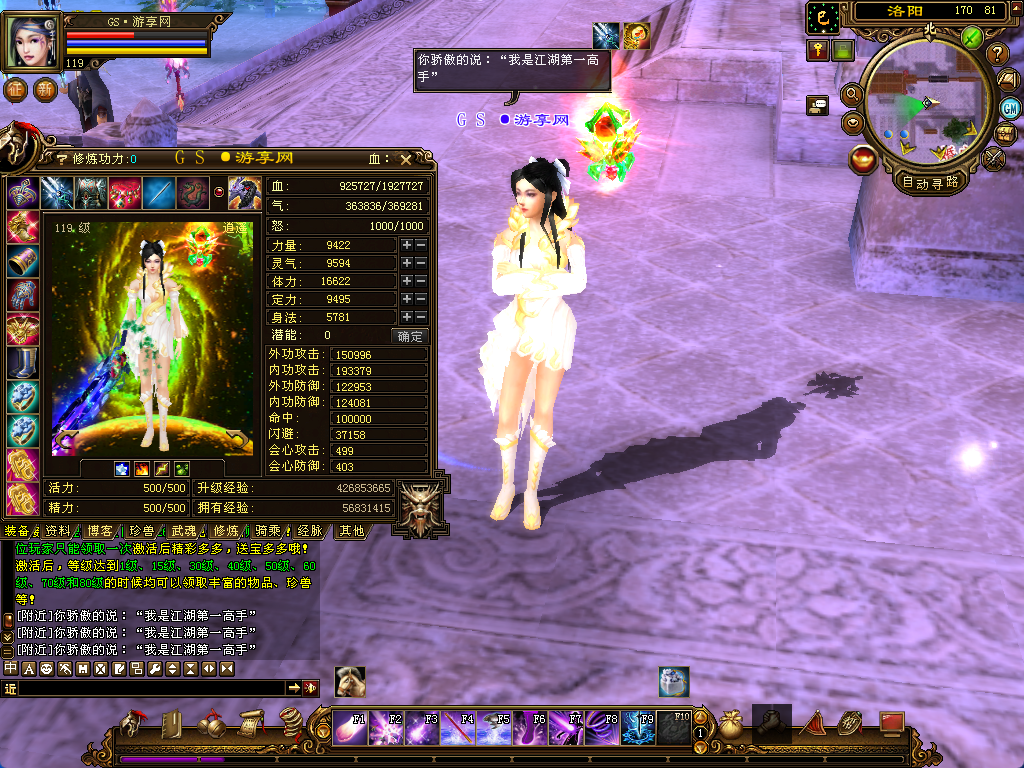Open the GM help button
1024x768 pixels.
[1010, 108]
